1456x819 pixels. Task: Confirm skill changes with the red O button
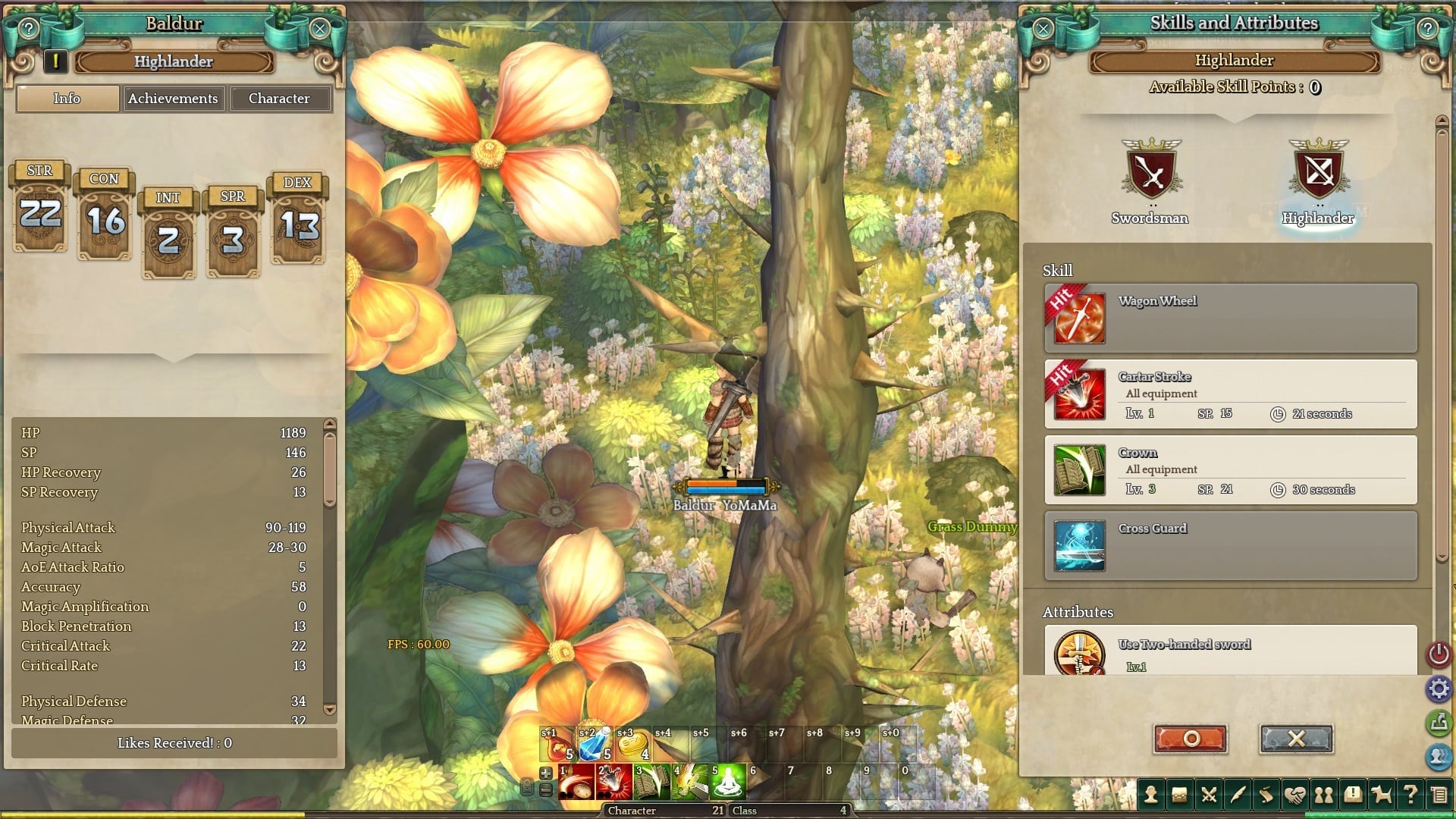click(x=1191, y=739)
